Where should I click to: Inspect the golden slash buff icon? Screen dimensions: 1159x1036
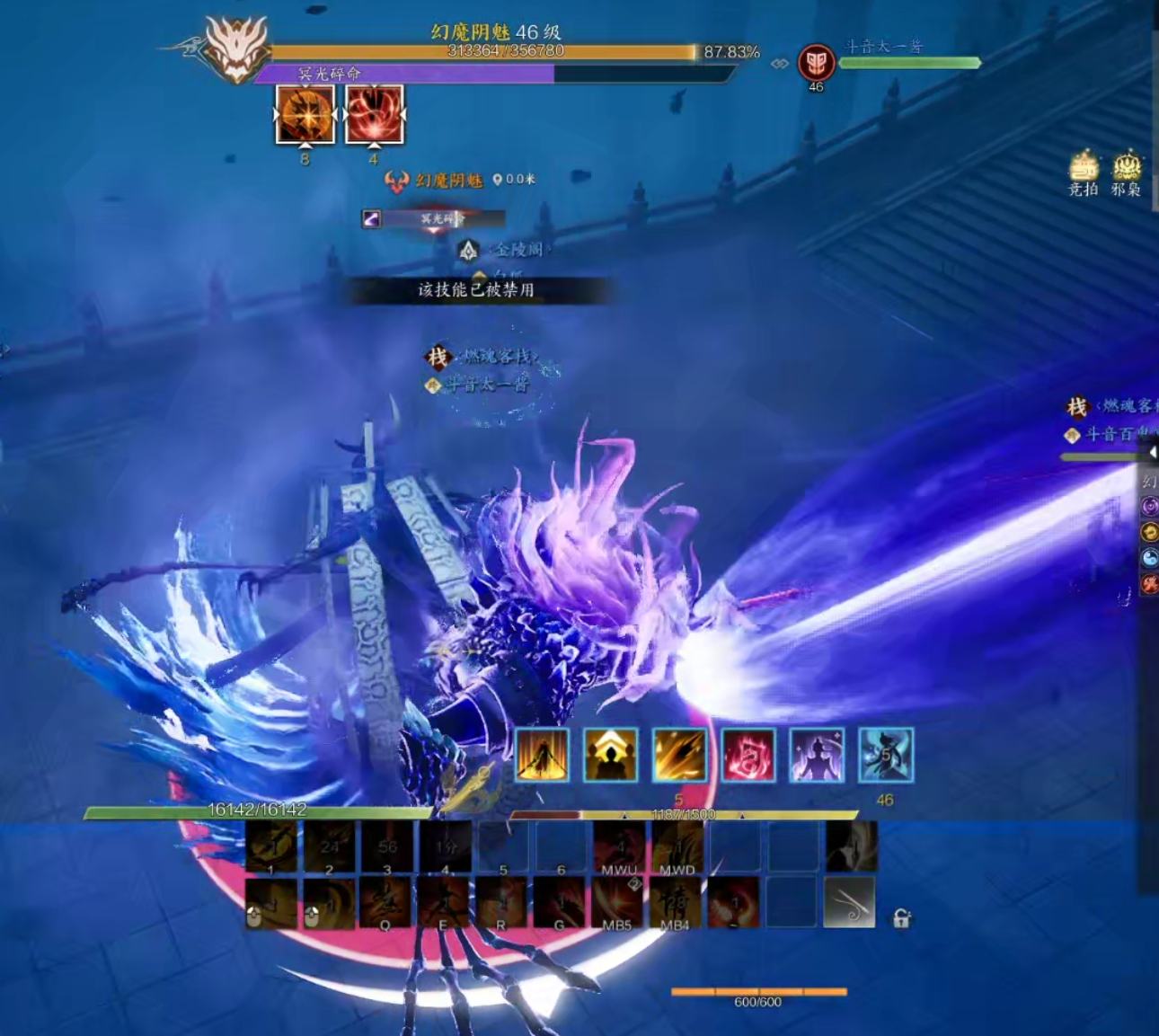(x=679, y=754)
